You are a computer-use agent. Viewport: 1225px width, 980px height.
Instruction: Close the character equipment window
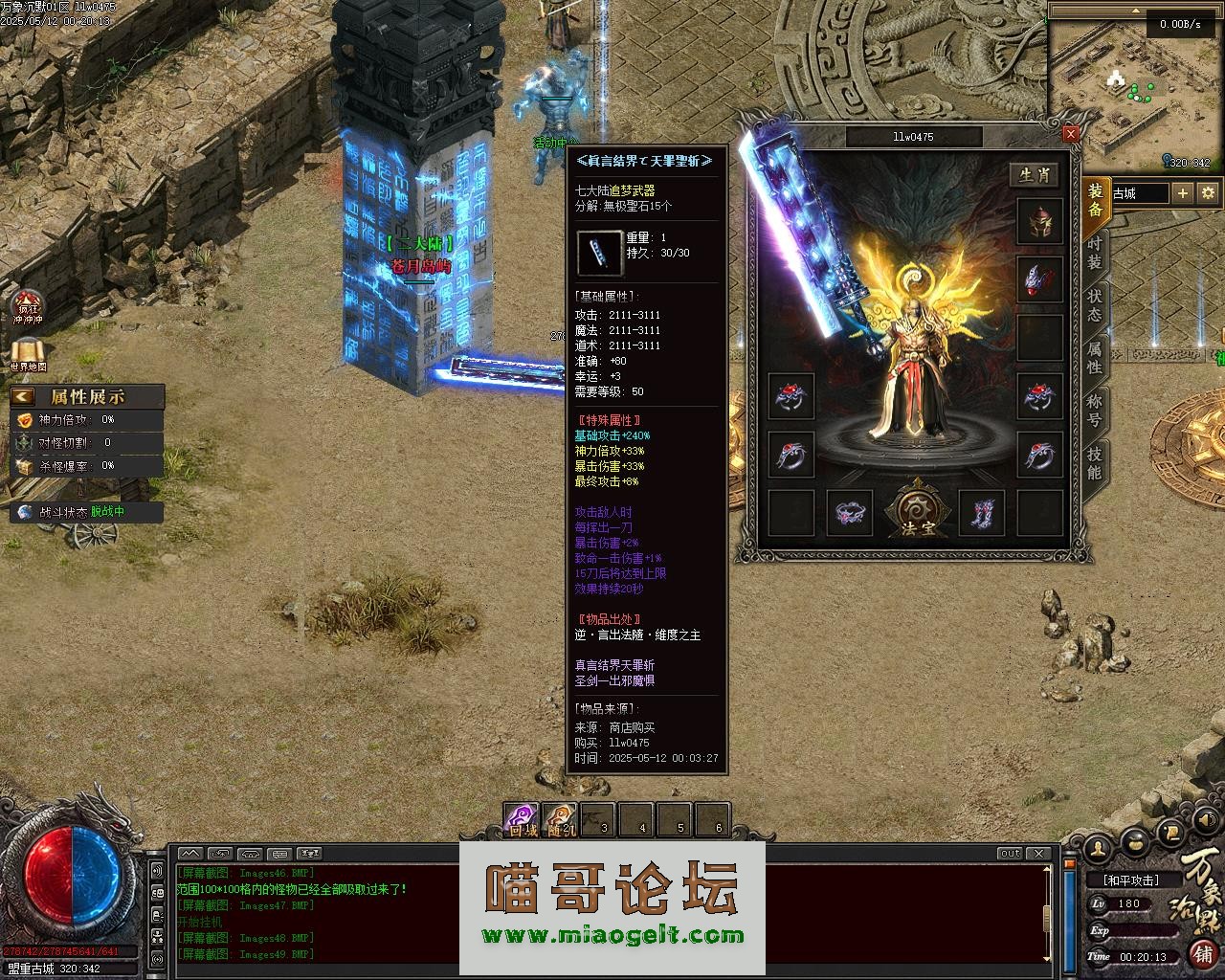pyautogui.click(x=1071, y=134)
